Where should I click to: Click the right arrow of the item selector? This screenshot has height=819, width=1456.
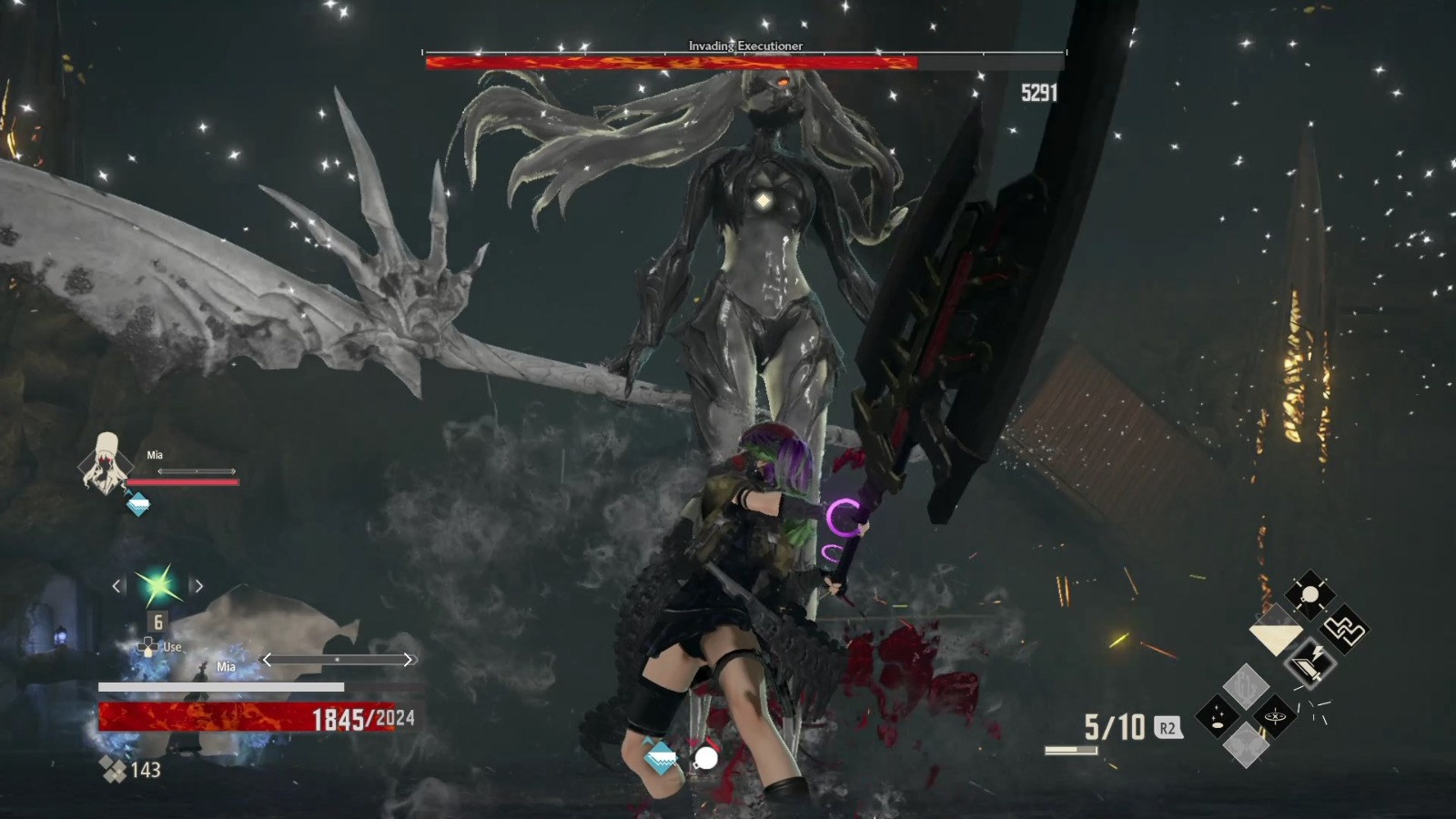pos(198,586)
